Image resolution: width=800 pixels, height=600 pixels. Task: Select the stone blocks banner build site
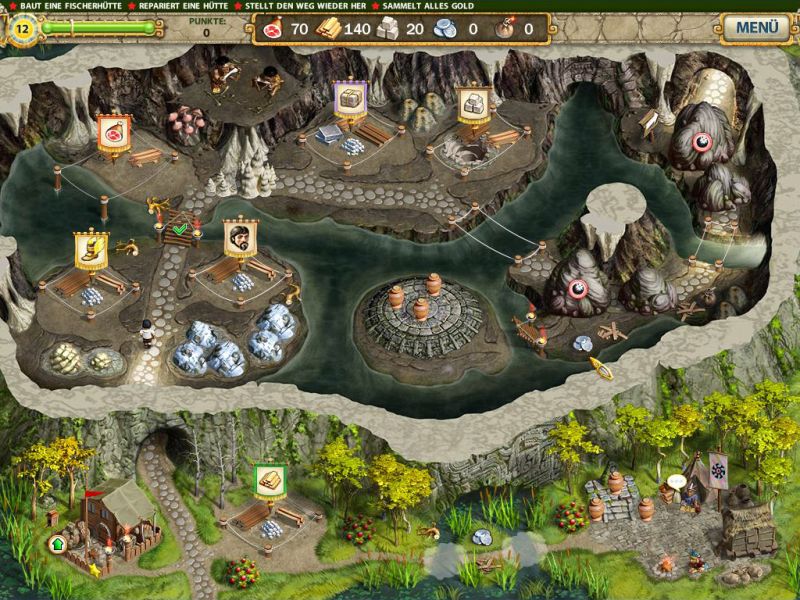click(x=471, y=104)
